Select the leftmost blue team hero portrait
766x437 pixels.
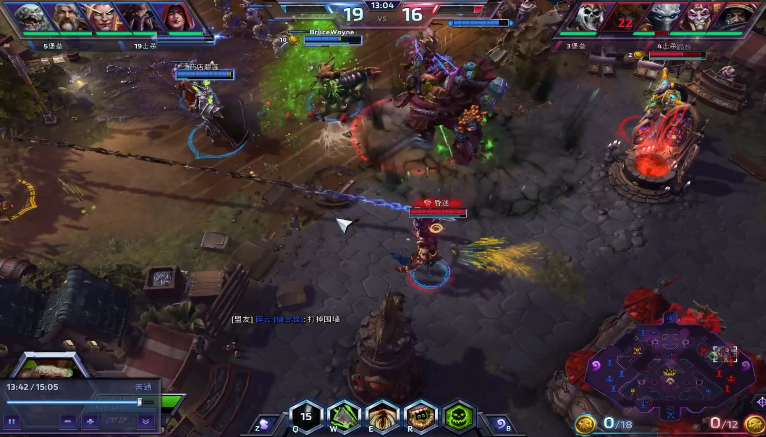click(31, 18)
